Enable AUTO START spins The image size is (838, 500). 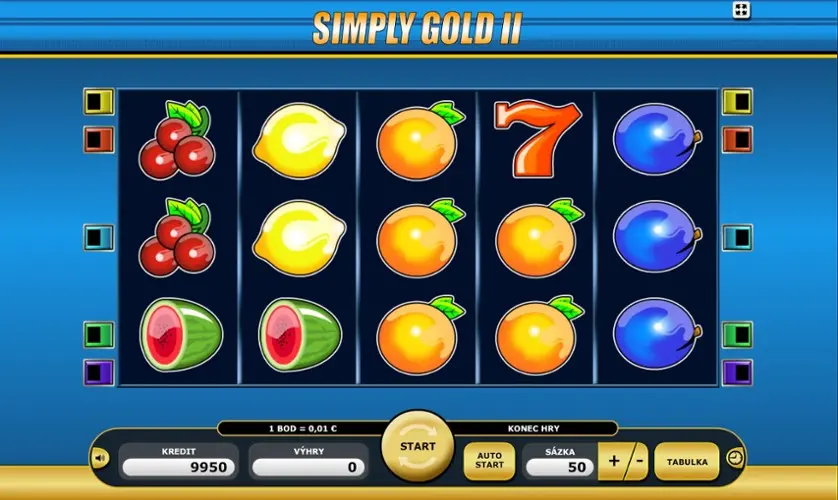[489, 461]
